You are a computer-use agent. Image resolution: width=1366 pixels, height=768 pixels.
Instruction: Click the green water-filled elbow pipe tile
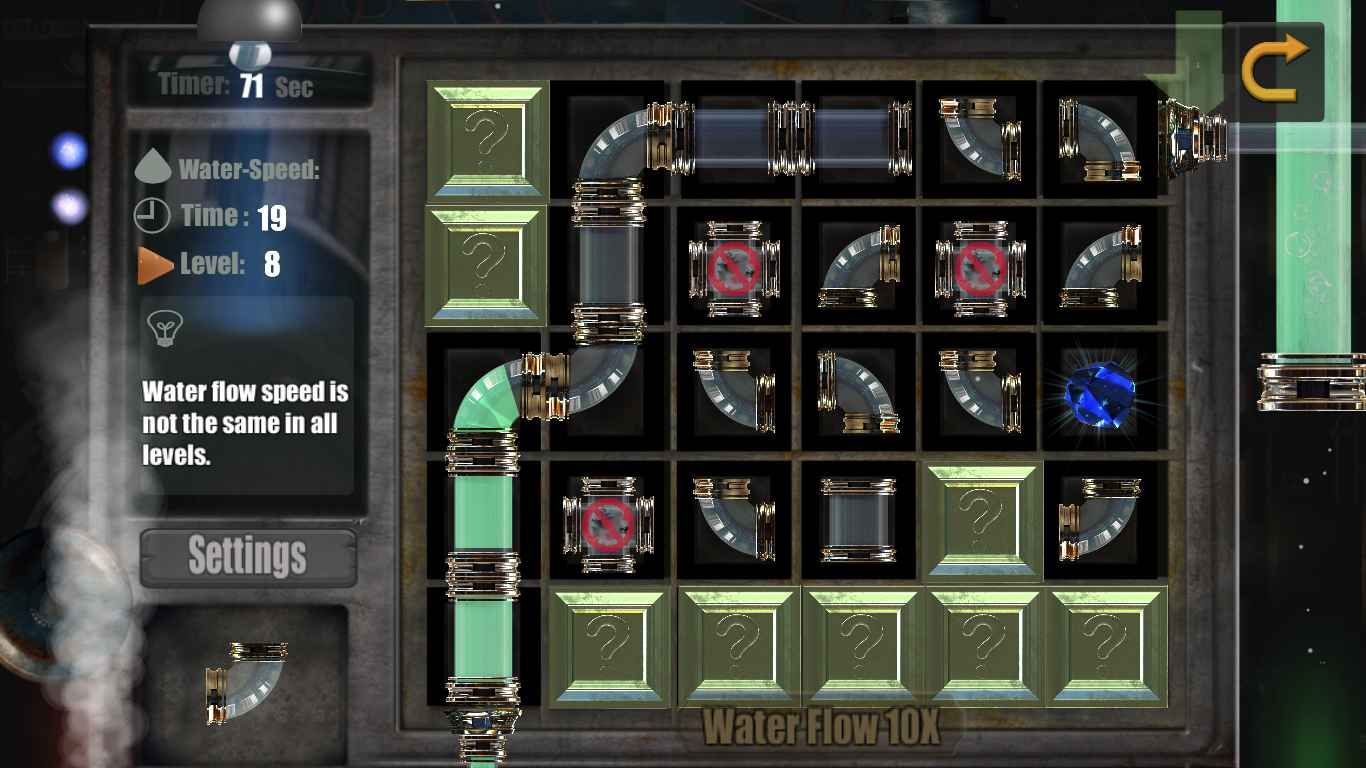(485, 394)
